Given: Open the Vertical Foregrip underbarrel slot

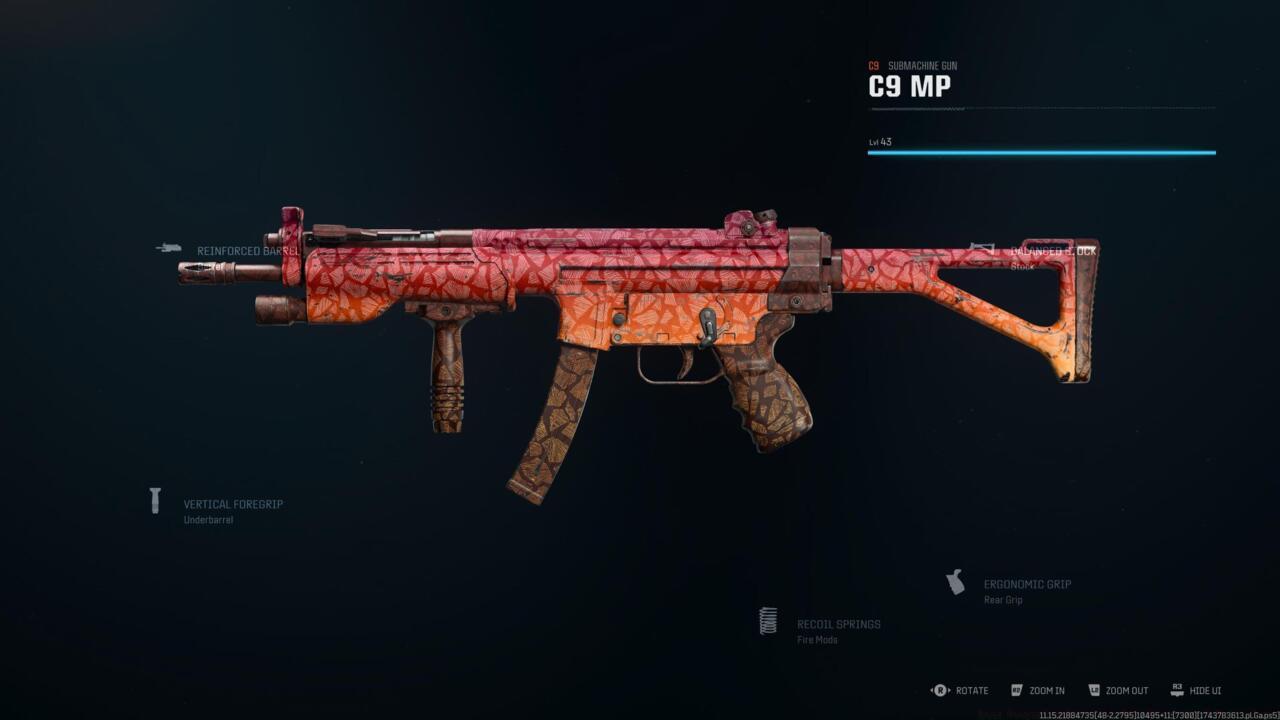Looking at the screenshot, I should (232, 505).
